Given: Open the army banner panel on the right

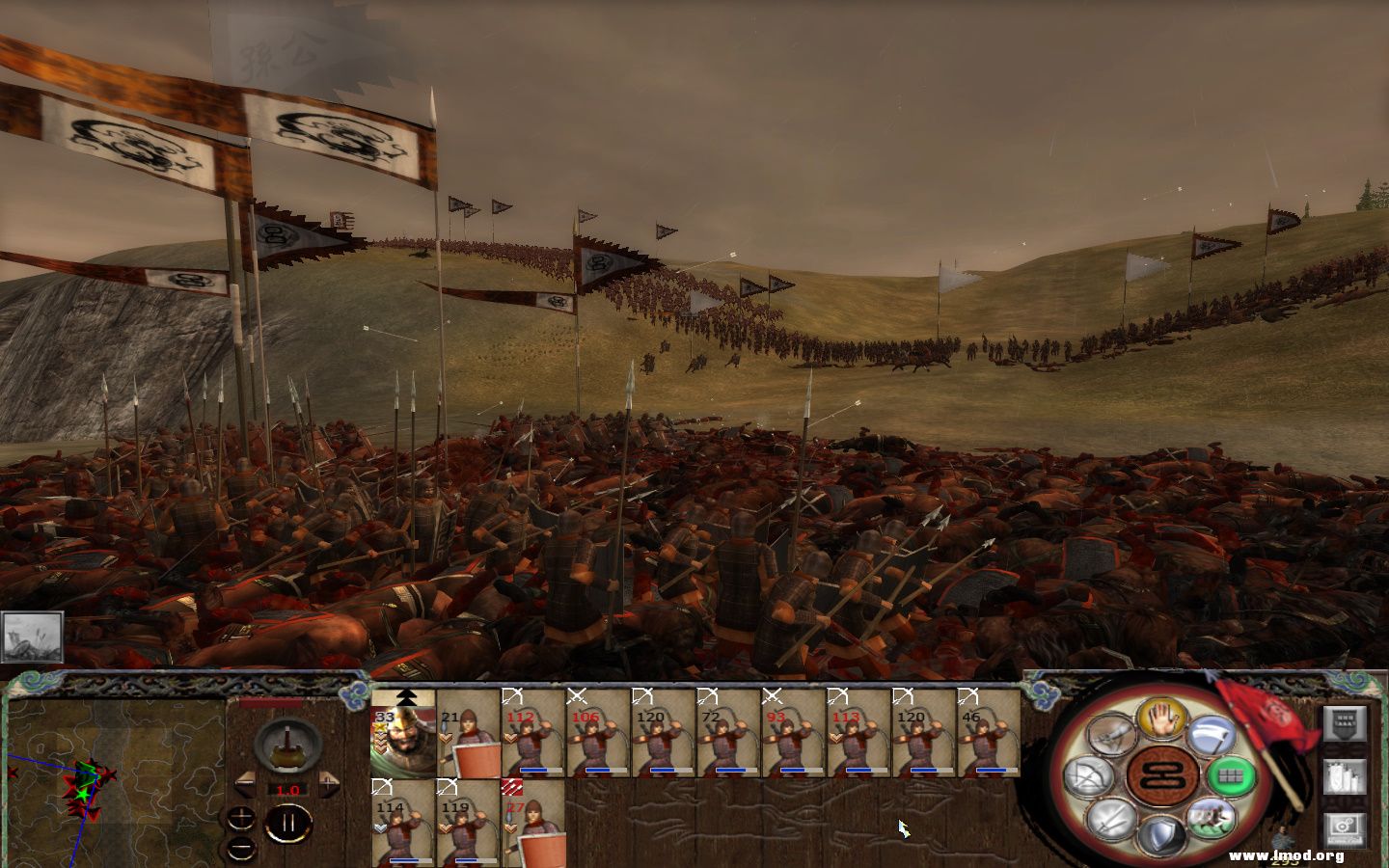Looking at the screenshot, I should click(x=1346, y=724).
